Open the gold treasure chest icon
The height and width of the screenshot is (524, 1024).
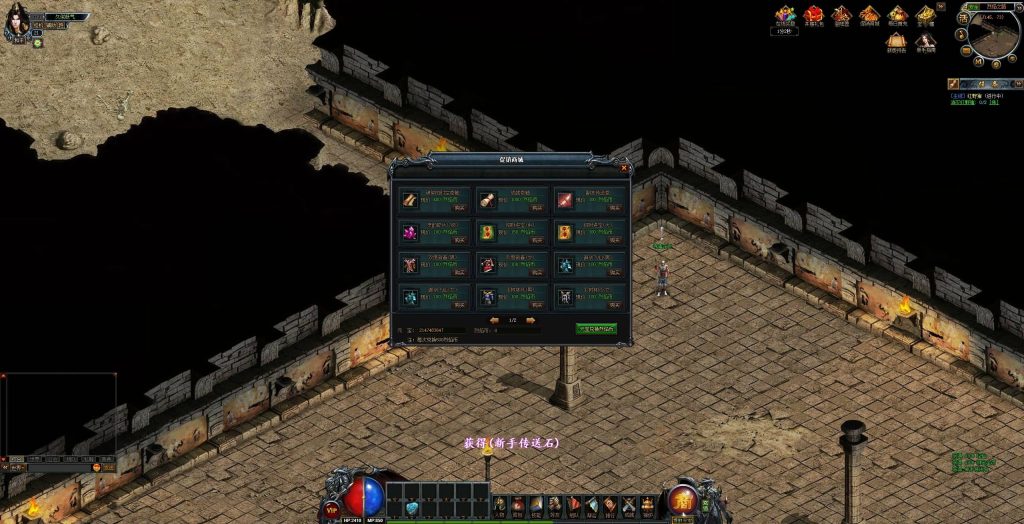point(926,14)
